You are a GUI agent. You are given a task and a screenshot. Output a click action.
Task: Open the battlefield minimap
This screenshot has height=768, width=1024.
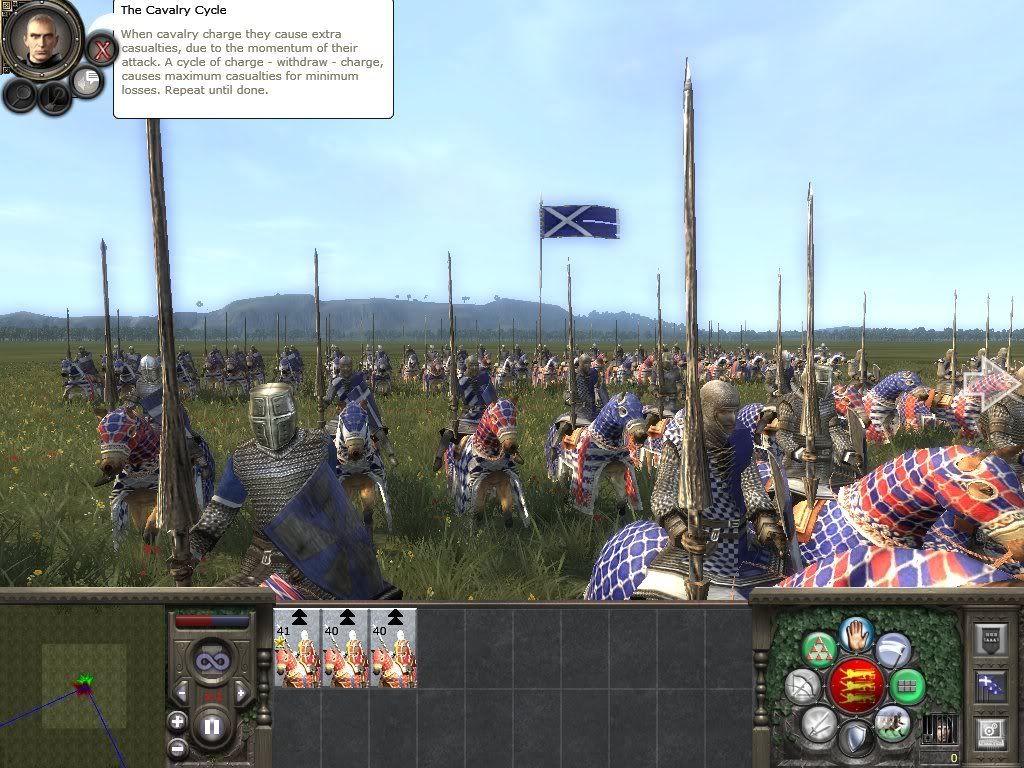82,686
